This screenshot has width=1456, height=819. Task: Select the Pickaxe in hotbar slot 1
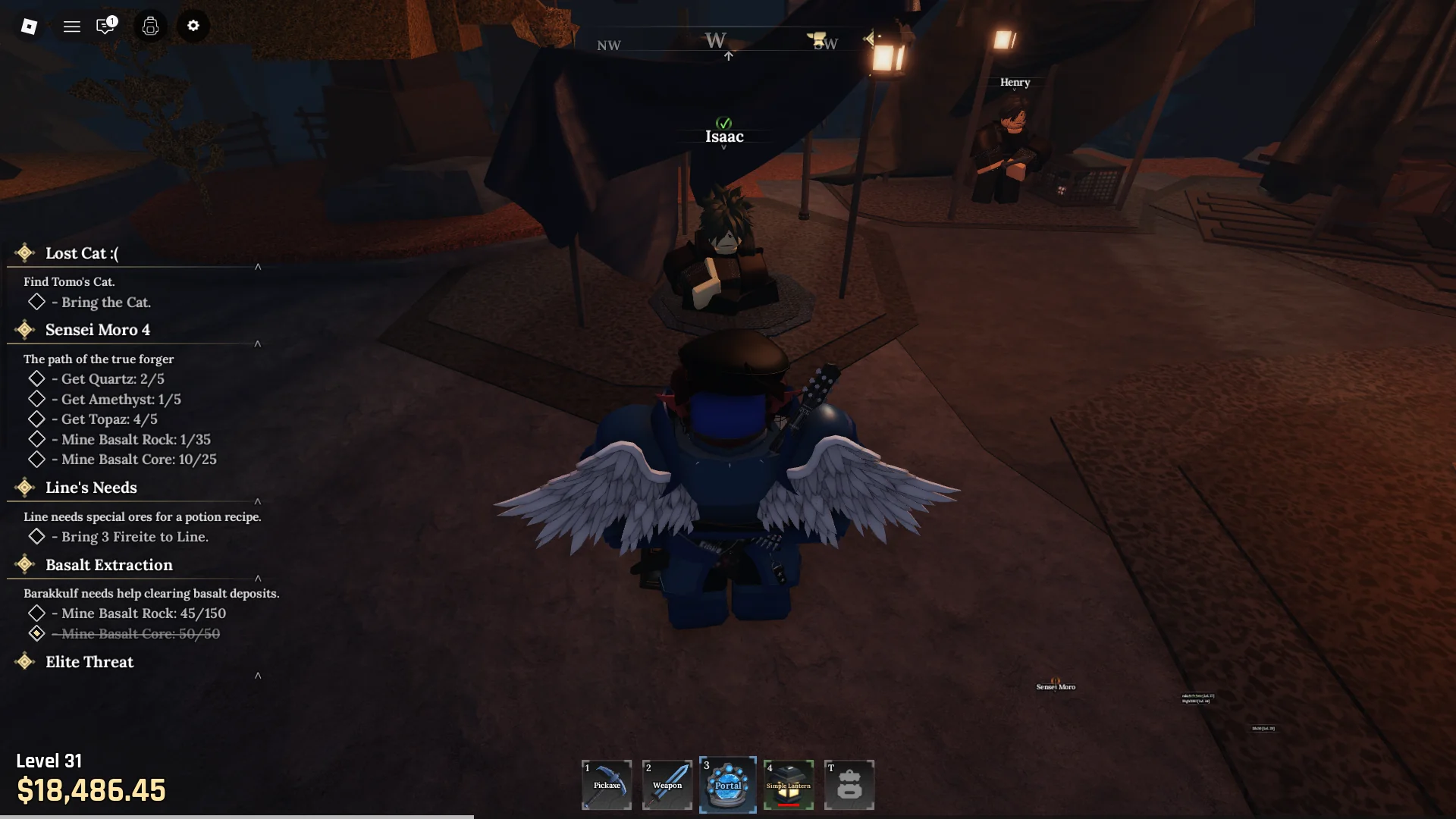pos(606,785)
